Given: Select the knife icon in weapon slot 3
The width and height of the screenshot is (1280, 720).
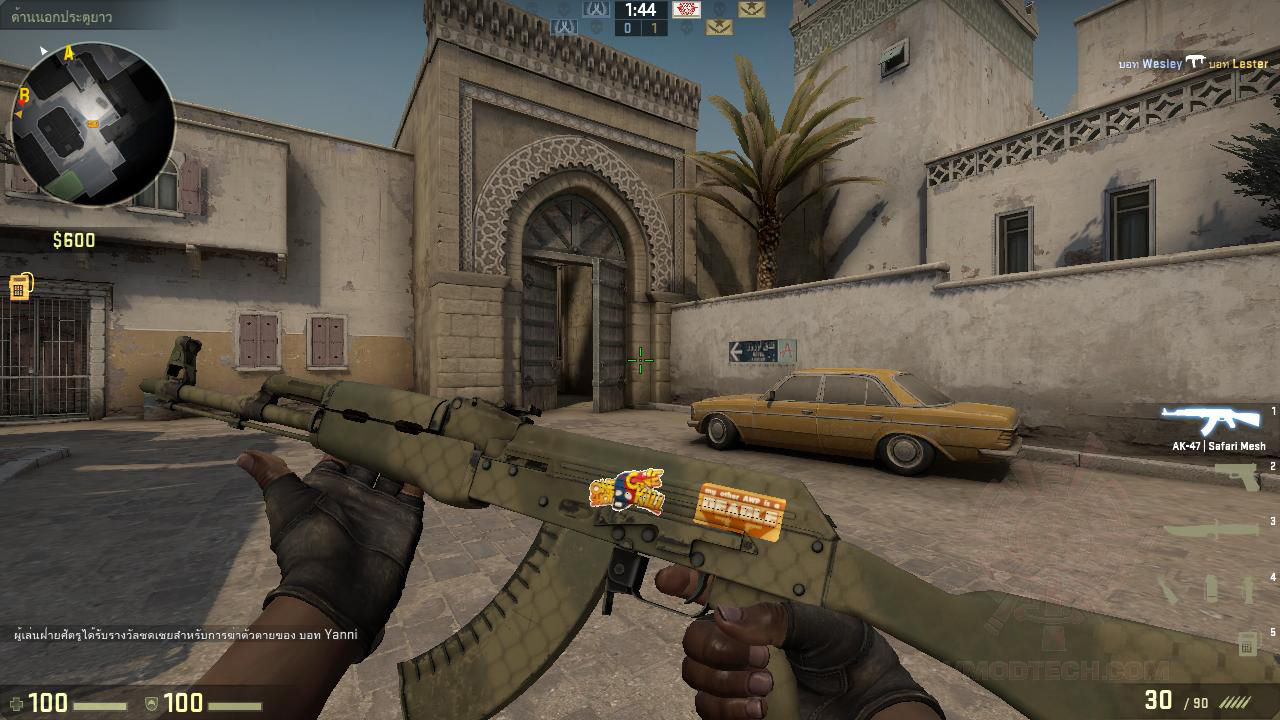Looking at the screenshot, I should coord(1212,529).
